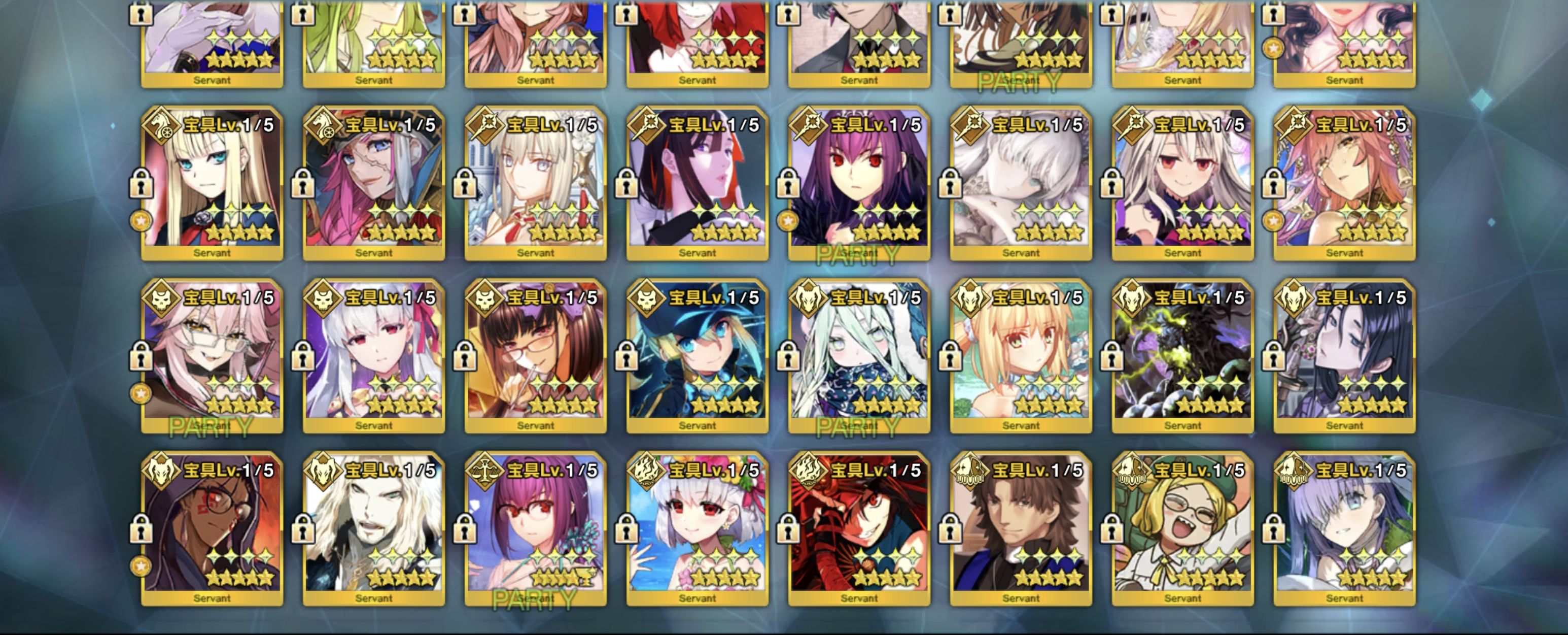Screen dimensions: 1568x635
Task: Choose the brown-haired man Moon Cancer card
Action: pyautogui.click(x=1021, y=528)
